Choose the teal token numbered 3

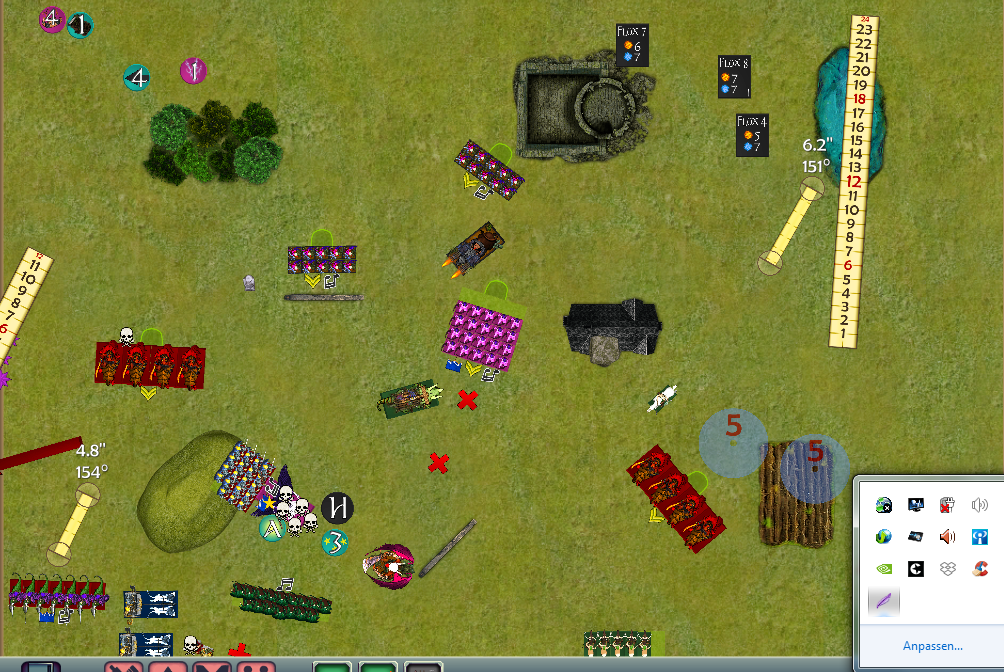[x=336, y=543]
